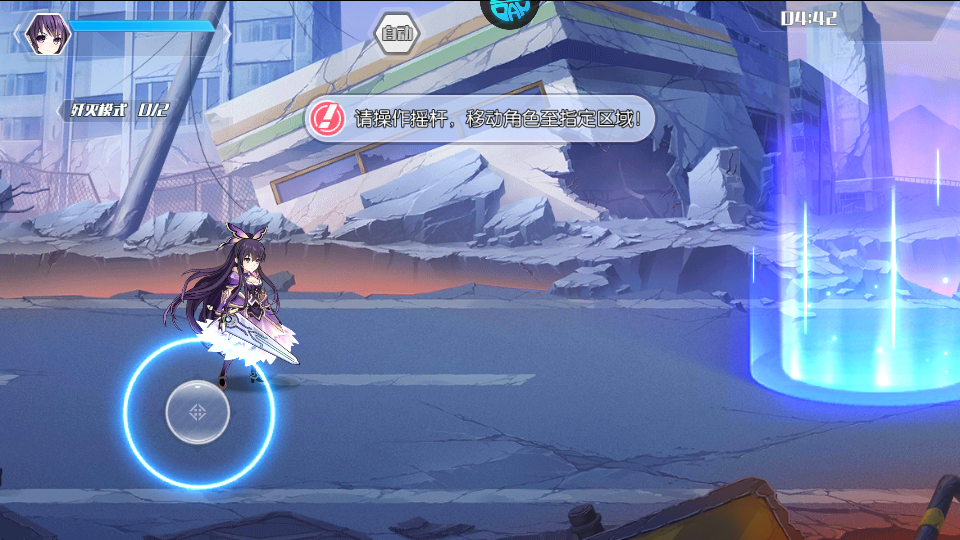Tap the round emblem at top center
Viewport: 960px width, 540px height.
509,10
